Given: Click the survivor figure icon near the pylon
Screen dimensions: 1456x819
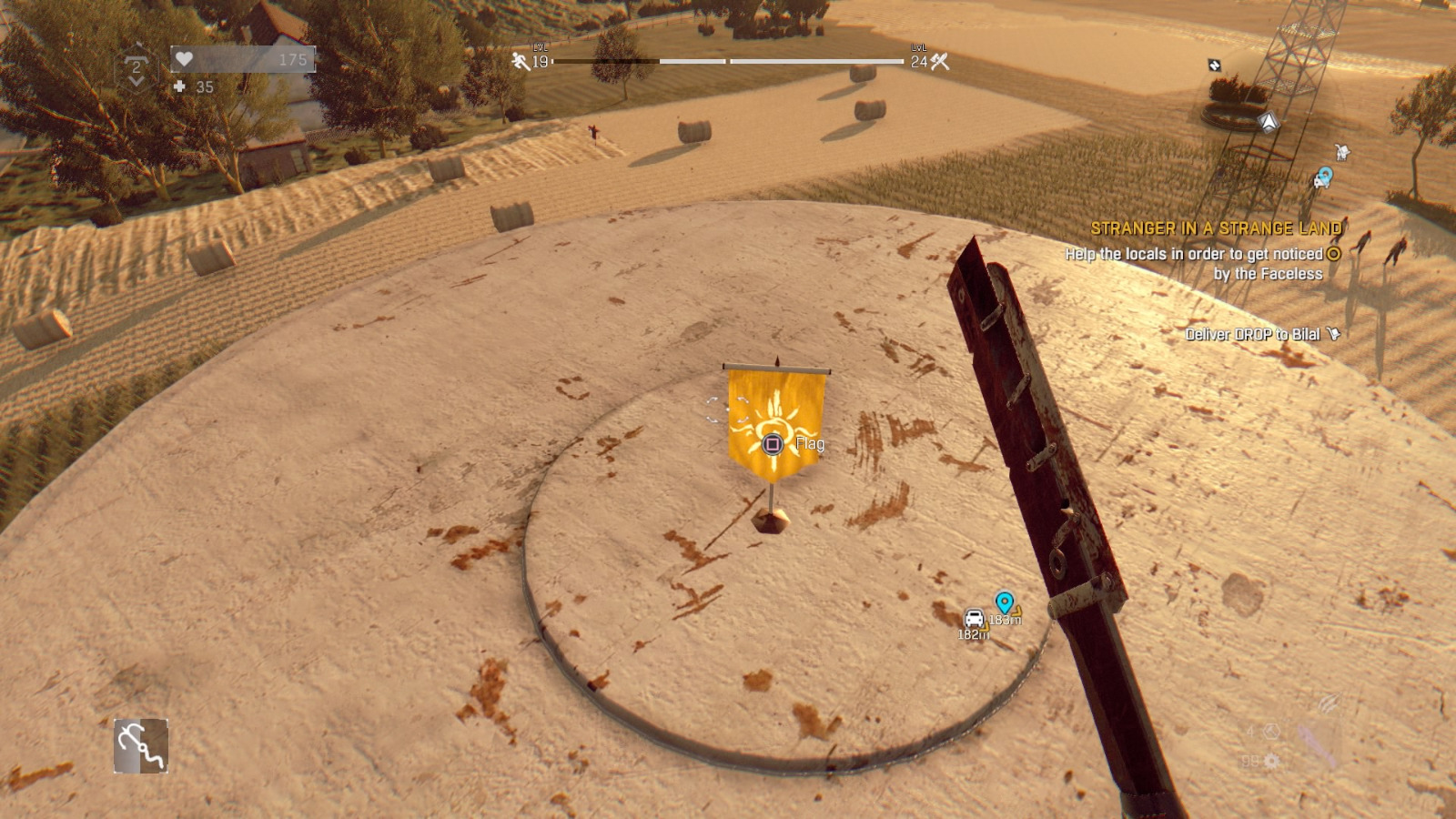Looking at the screenshot, I should [1342, 152].
